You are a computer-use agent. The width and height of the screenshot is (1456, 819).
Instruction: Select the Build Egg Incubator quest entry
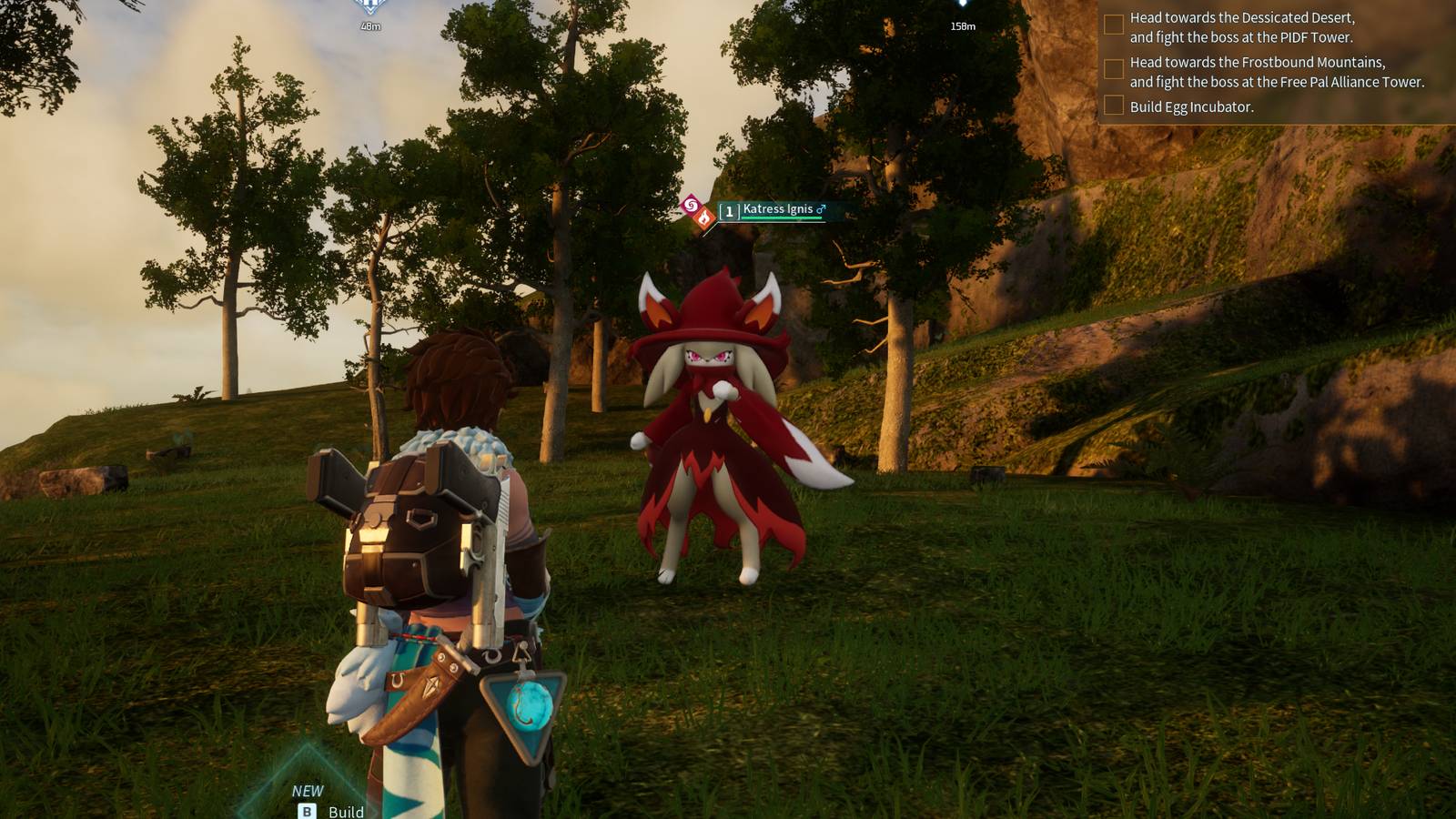1192,106
